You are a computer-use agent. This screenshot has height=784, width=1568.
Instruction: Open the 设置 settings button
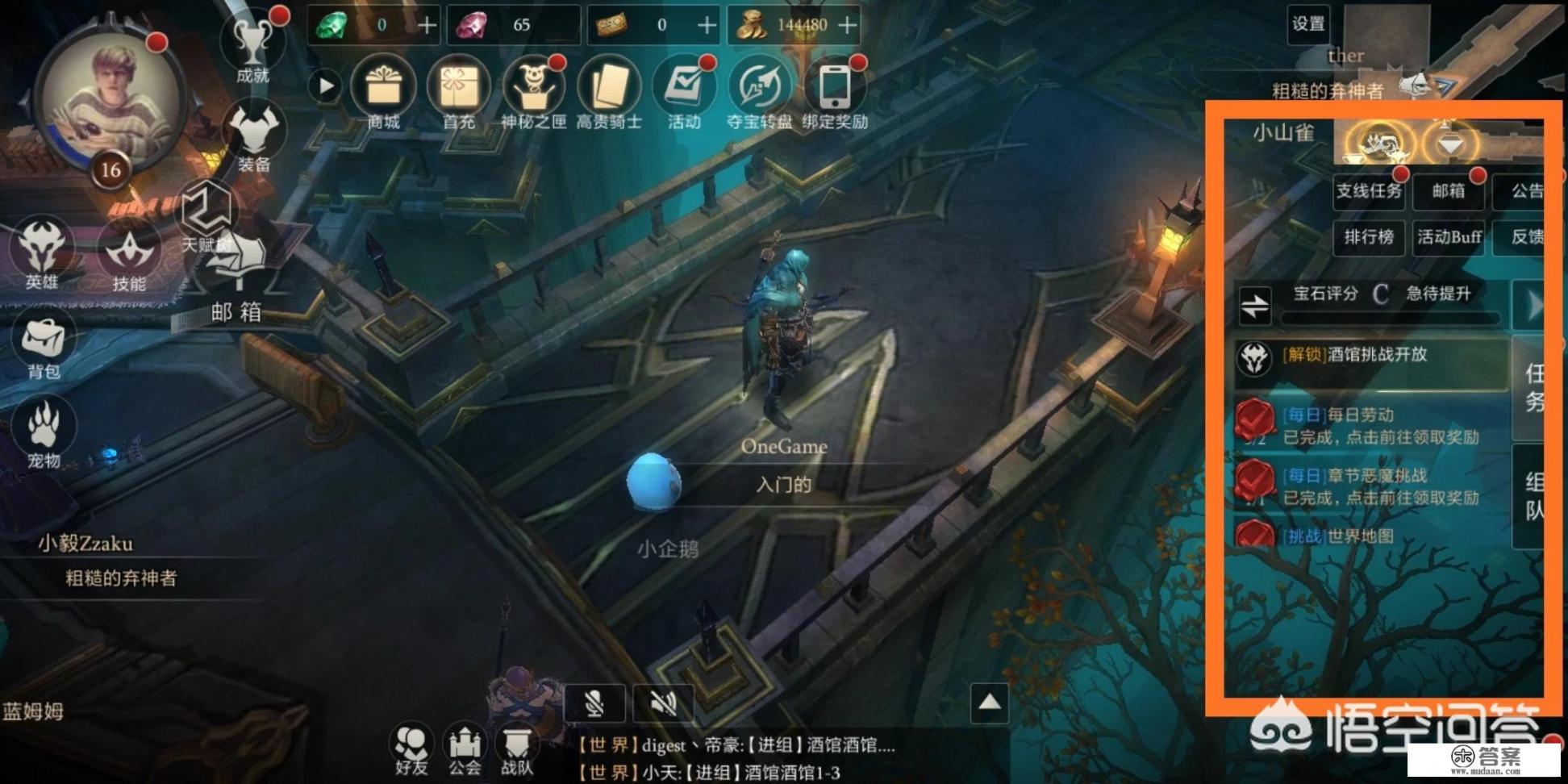point(1307,24)
